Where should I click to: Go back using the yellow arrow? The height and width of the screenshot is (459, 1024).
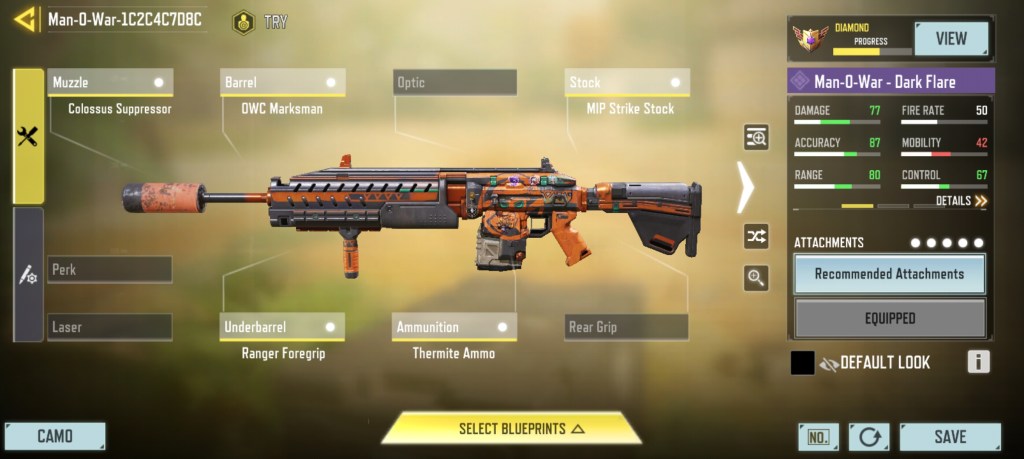point(24,19)
